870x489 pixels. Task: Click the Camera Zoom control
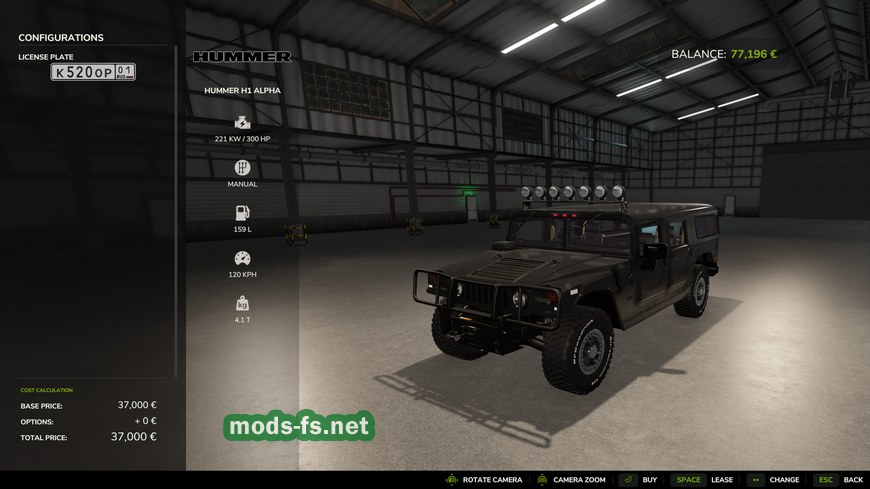[x=579, y=480]
